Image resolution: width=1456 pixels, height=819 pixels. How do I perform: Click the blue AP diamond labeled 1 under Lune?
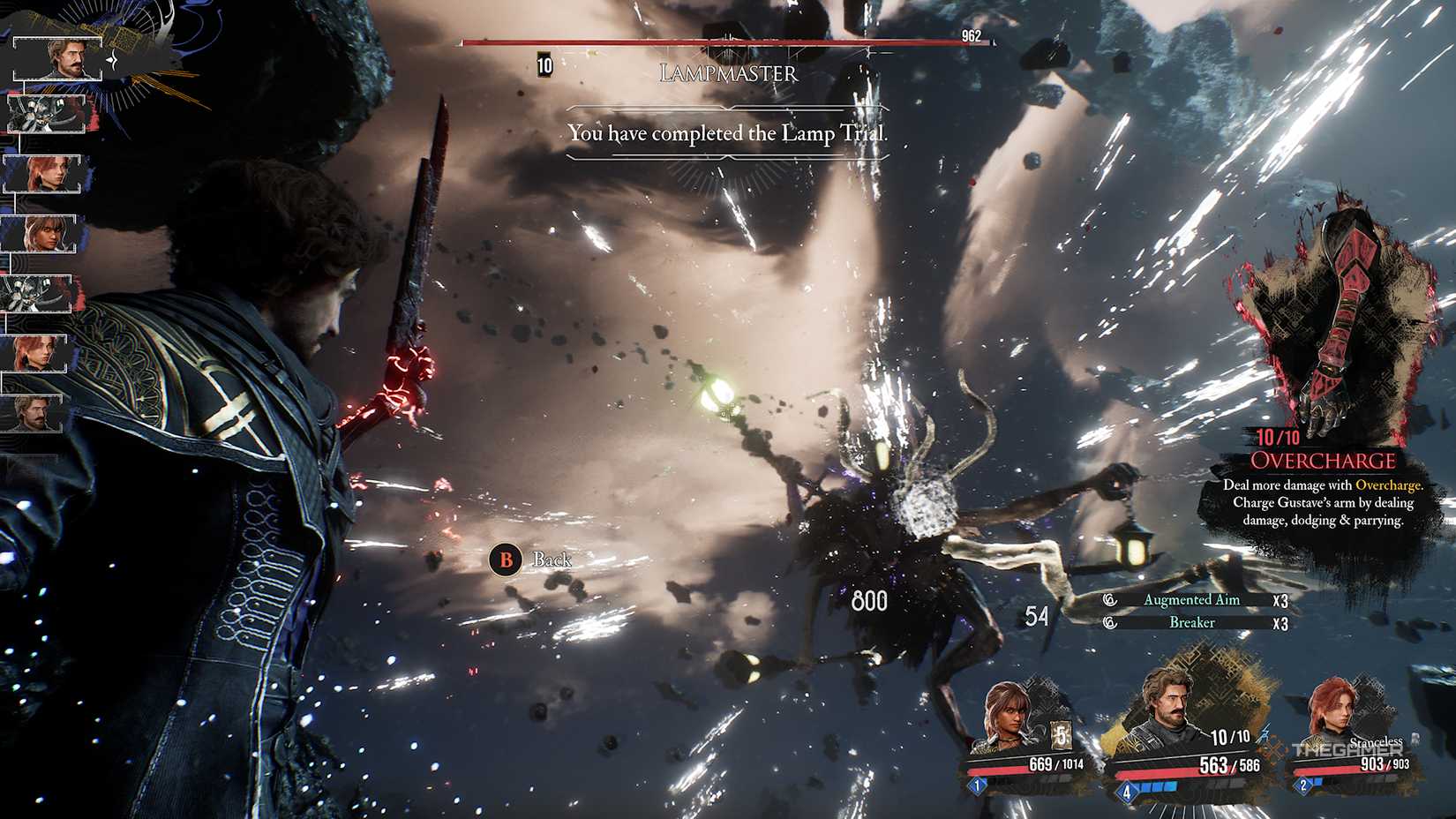976,785
